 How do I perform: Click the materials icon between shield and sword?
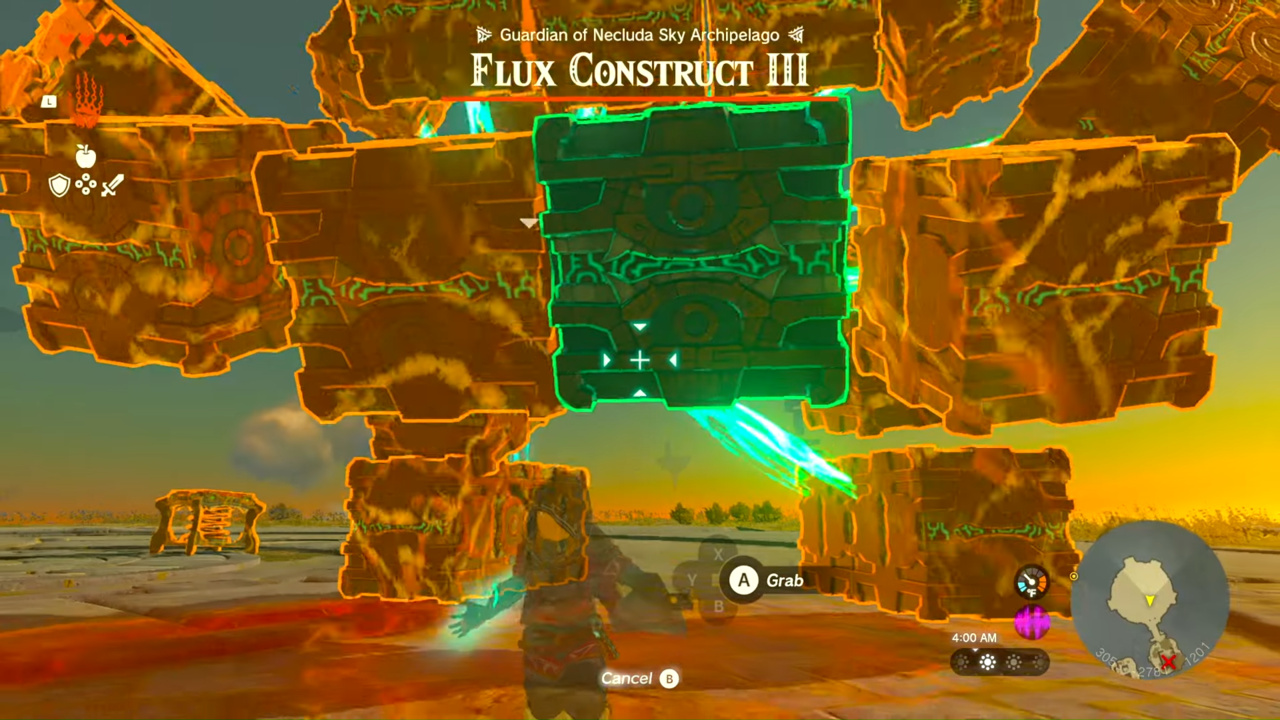pyautogui.click(x=86, y=186)
